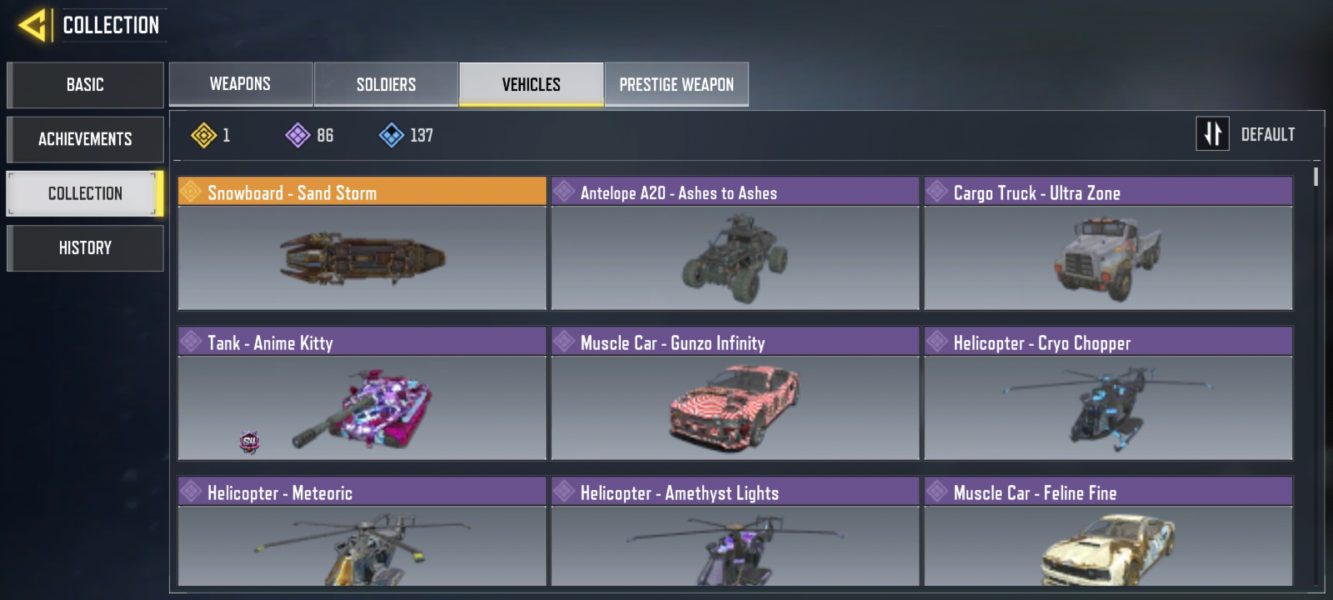
Task: Select the Collection side menu entry
Action: pyautogui.click(x=85, y=193)
